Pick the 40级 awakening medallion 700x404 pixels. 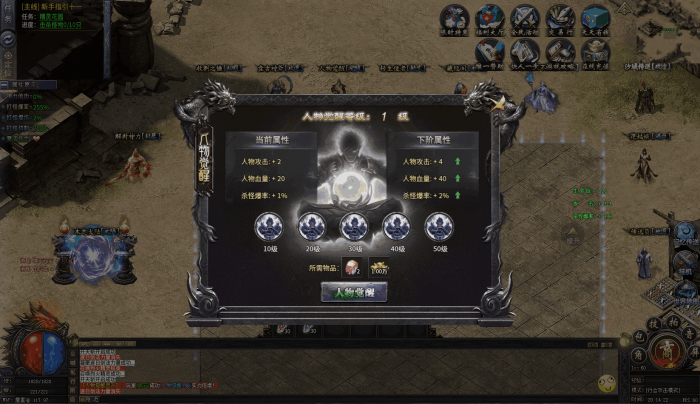pos(397,226)
